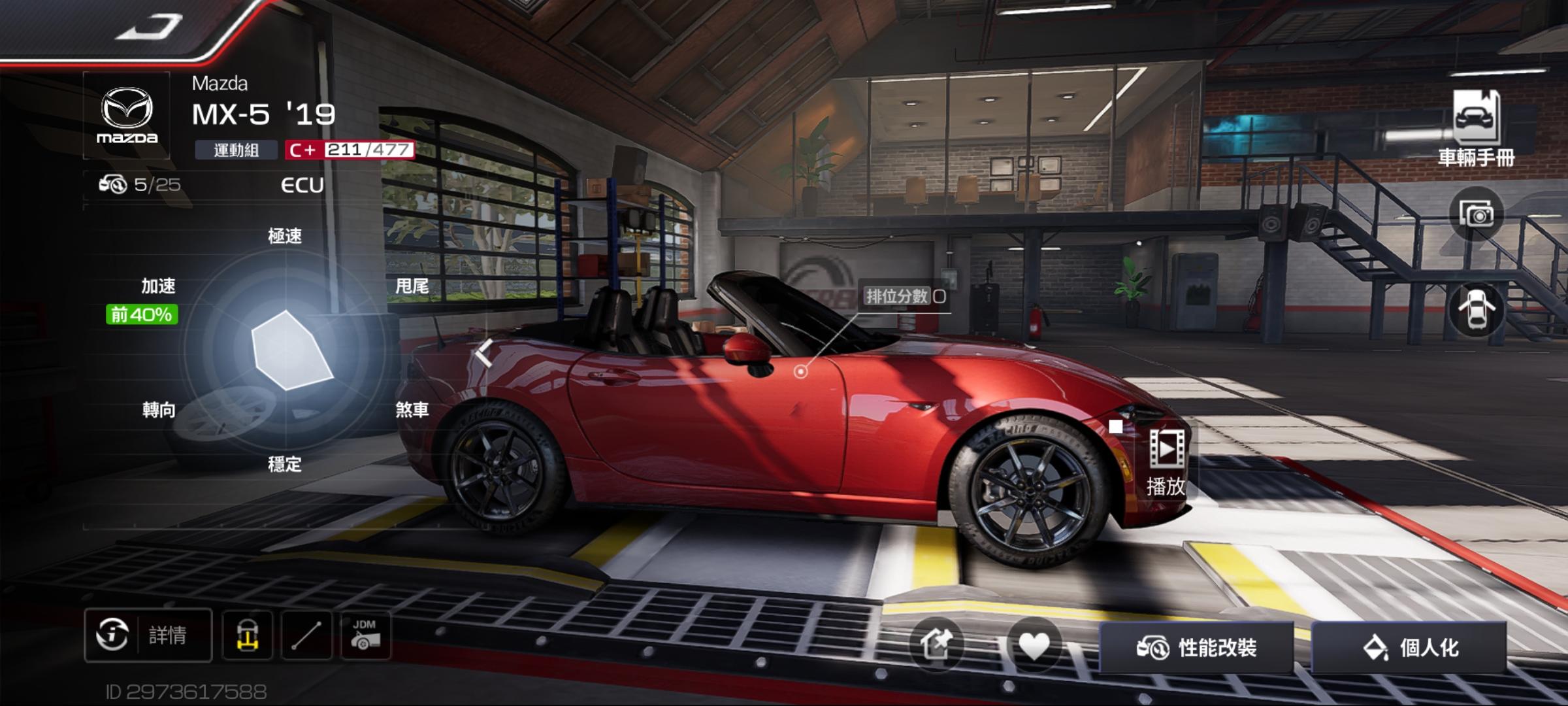Toggle the open car doors icon

(1476, 309)
